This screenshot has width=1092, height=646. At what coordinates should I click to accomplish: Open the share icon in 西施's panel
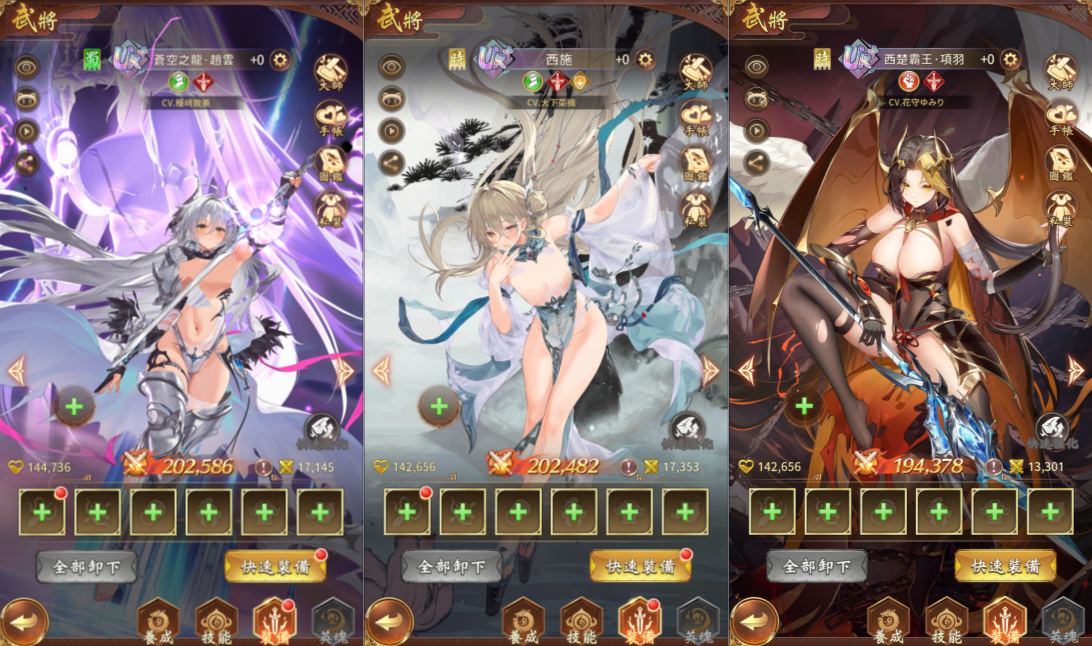click(x=391, y=162)
